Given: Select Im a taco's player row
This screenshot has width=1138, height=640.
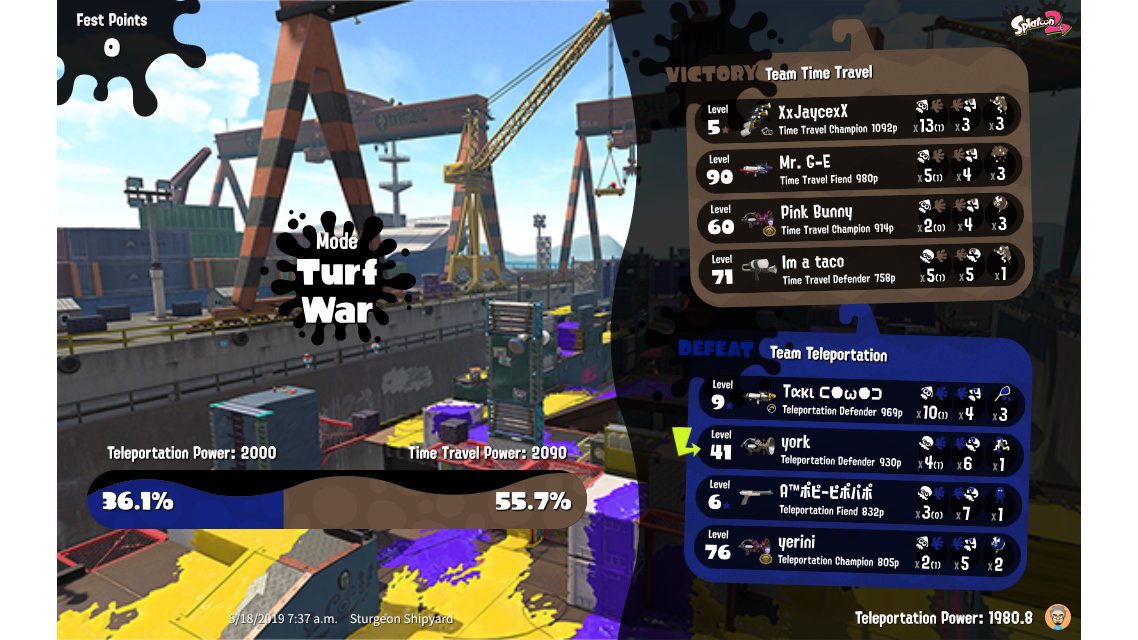Looking at the screenshot, I should coord(858,269).
